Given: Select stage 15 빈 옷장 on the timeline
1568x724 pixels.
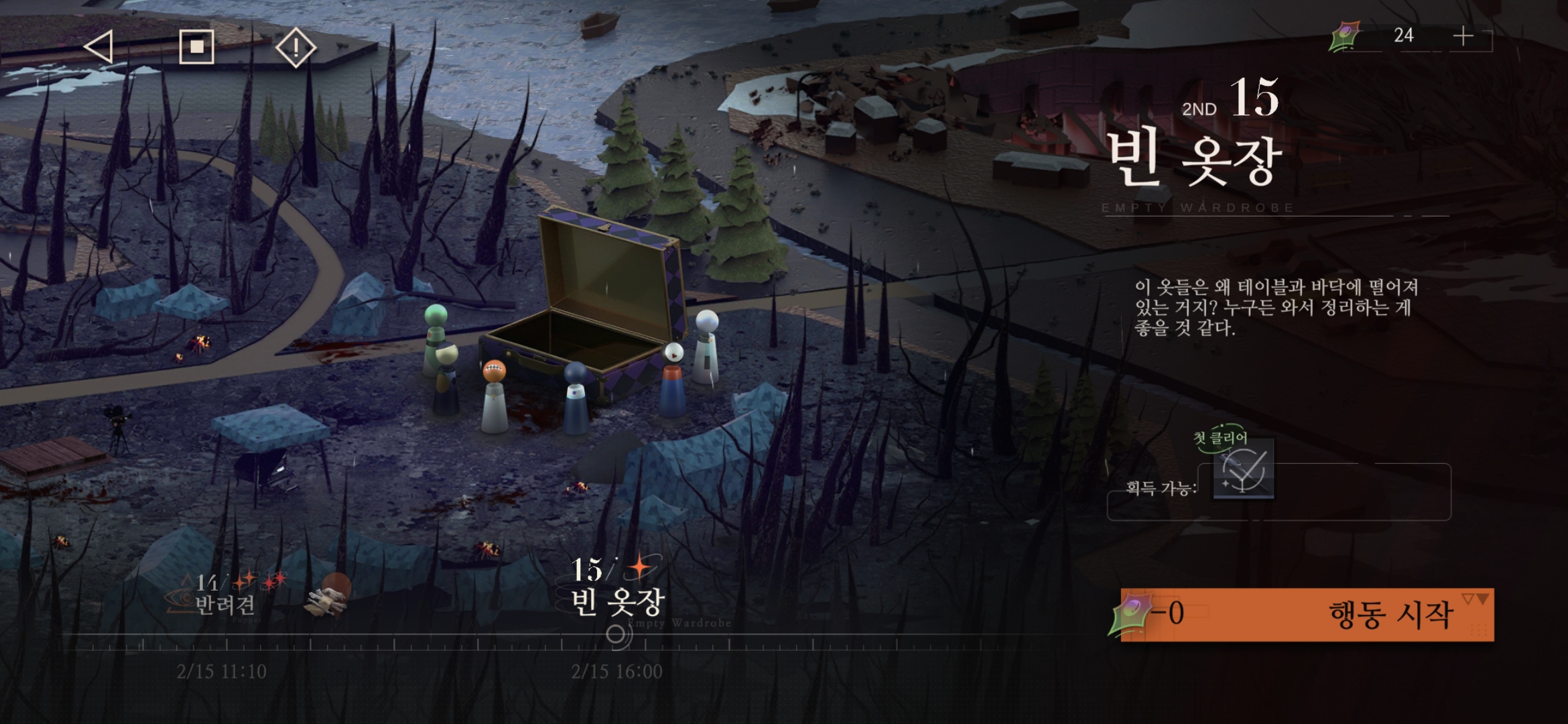Looking at the screenshot, I should [x=616, y=590].
